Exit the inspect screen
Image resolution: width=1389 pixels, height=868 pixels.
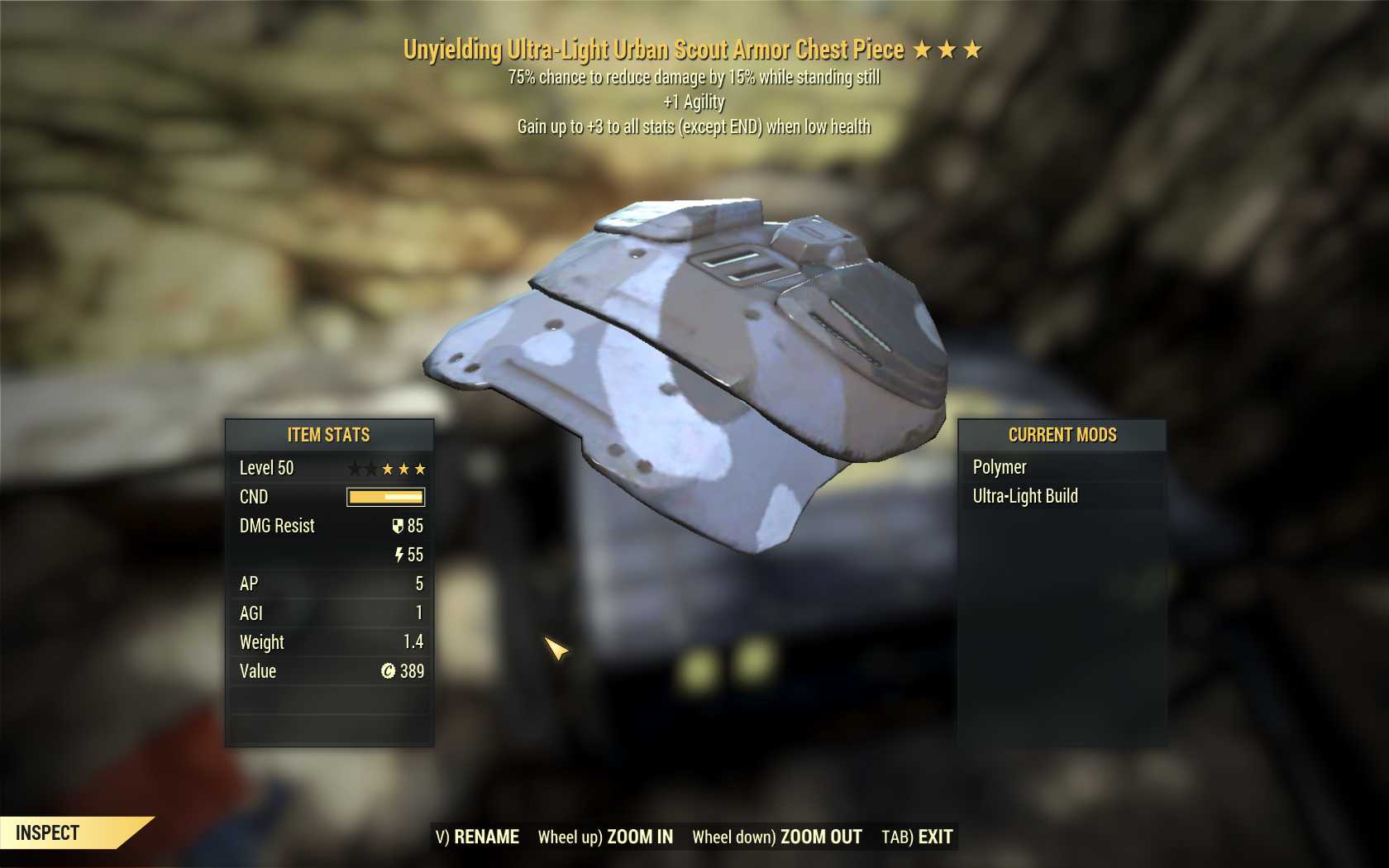(x=917, y=837)
